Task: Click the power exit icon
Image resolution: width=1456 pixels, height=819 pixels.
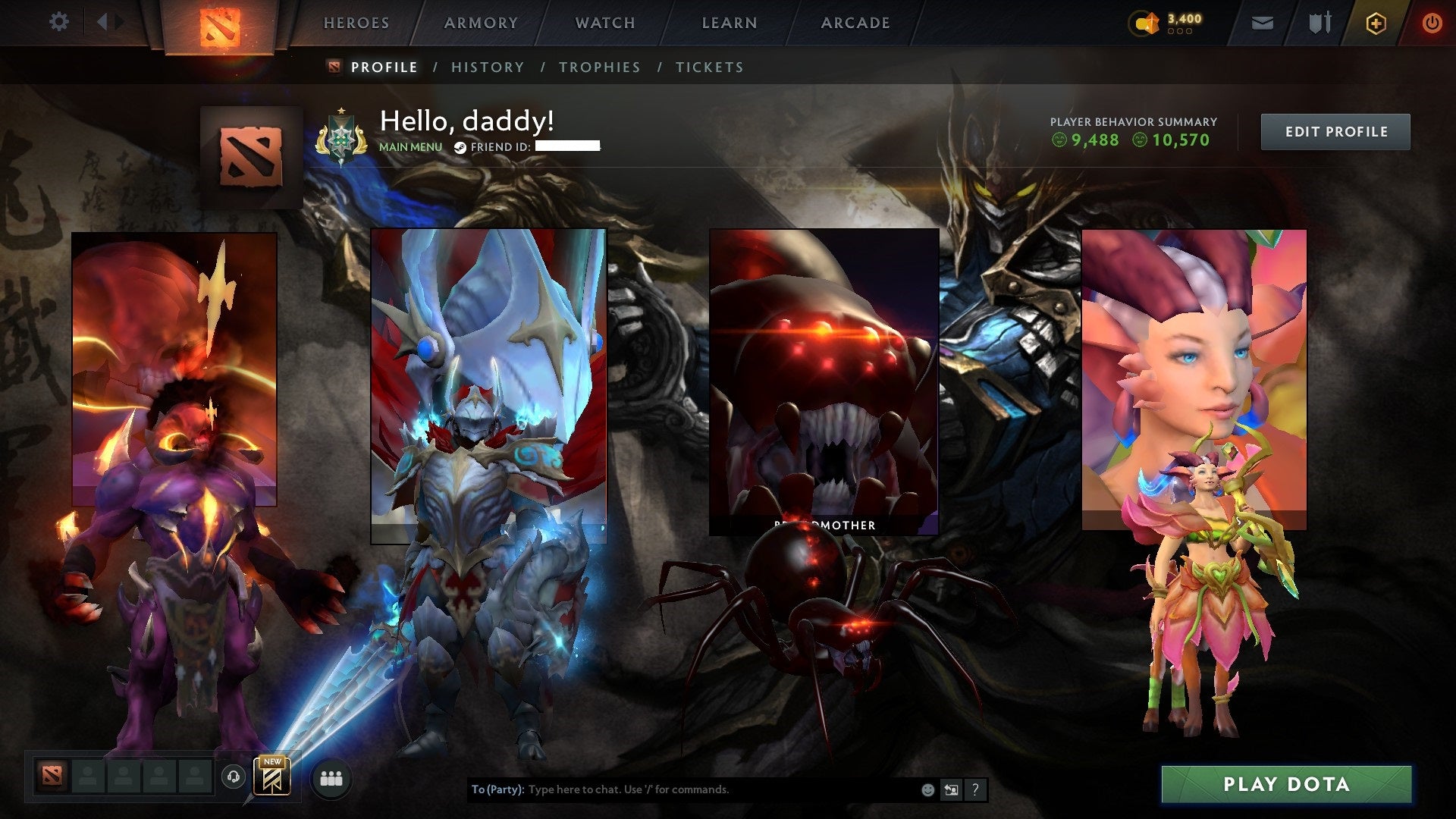Action: (x=1432, y=23)
